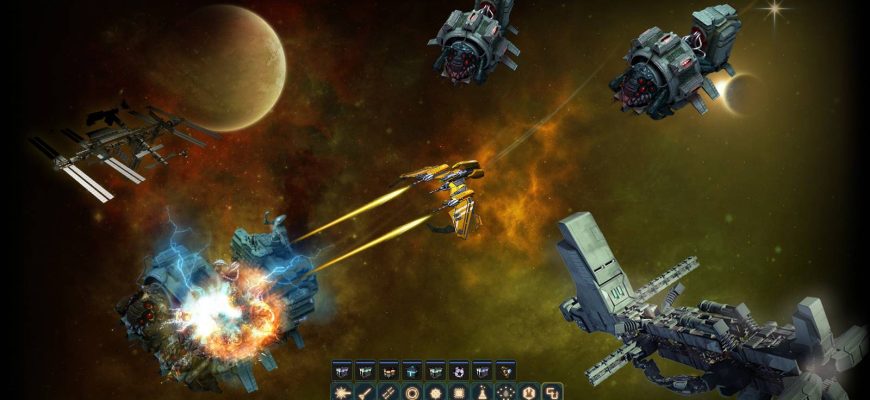
Task: Select the highlighted chain-link icon
Action: 552,391
